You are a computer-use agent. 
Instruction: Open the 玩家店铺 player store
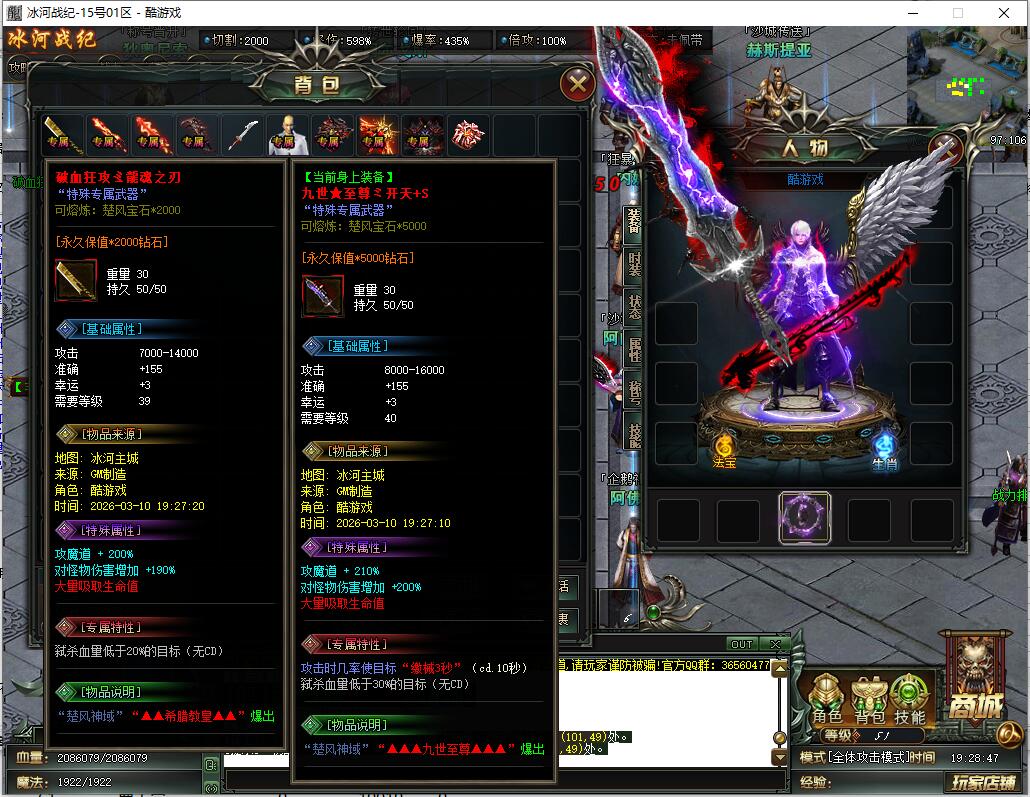tap(982, 781)
